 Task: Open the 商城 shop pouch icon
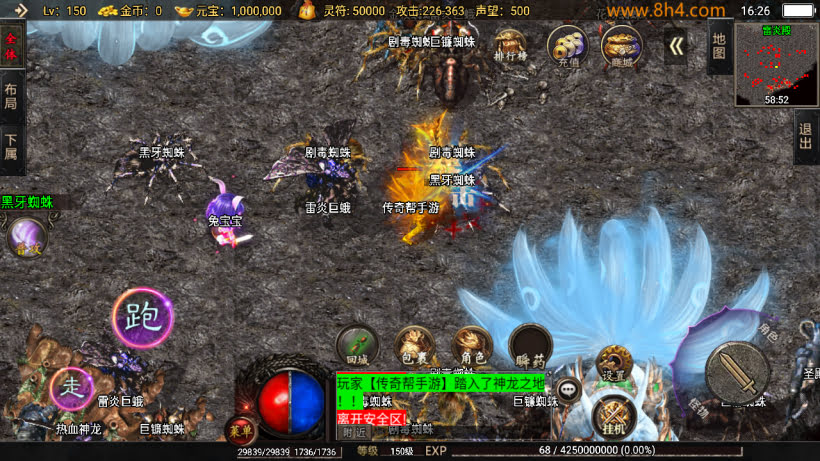point(621,45)
